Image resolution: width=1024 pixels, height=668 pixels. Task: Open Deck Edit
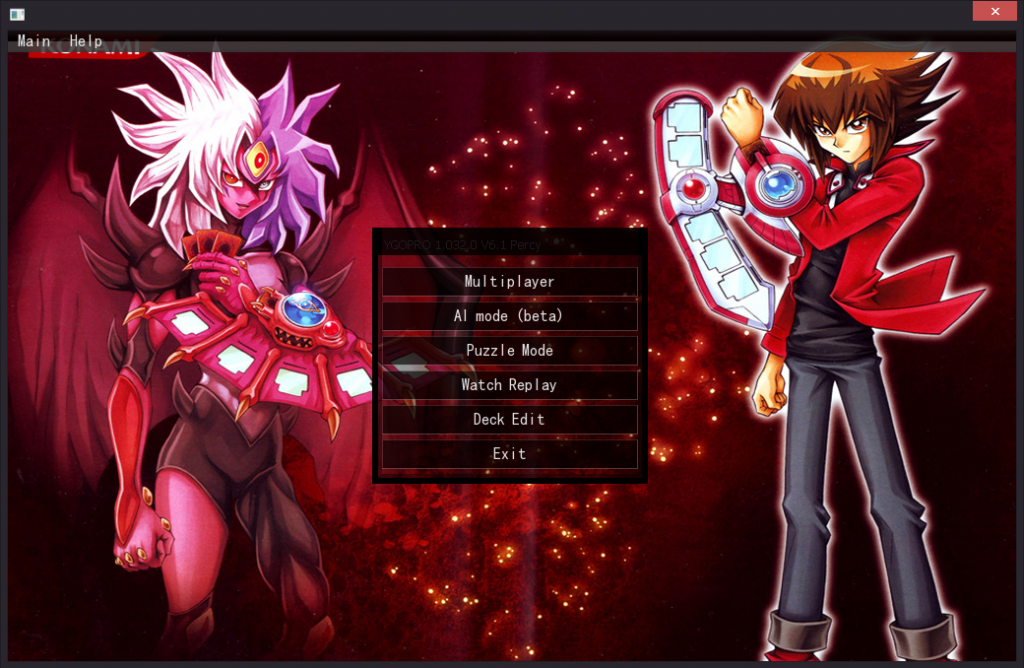509,419
